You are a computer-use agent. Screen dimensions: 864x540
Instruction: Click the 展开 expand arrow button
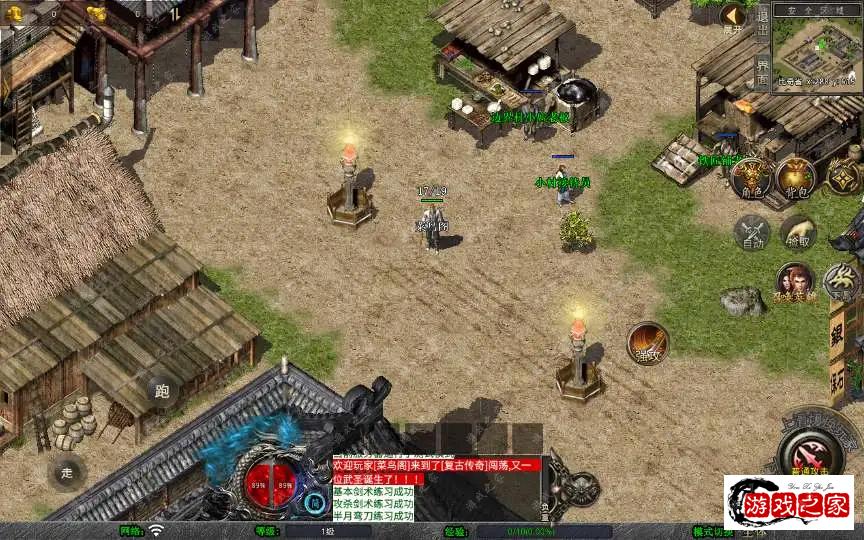(x=734, y=17)
